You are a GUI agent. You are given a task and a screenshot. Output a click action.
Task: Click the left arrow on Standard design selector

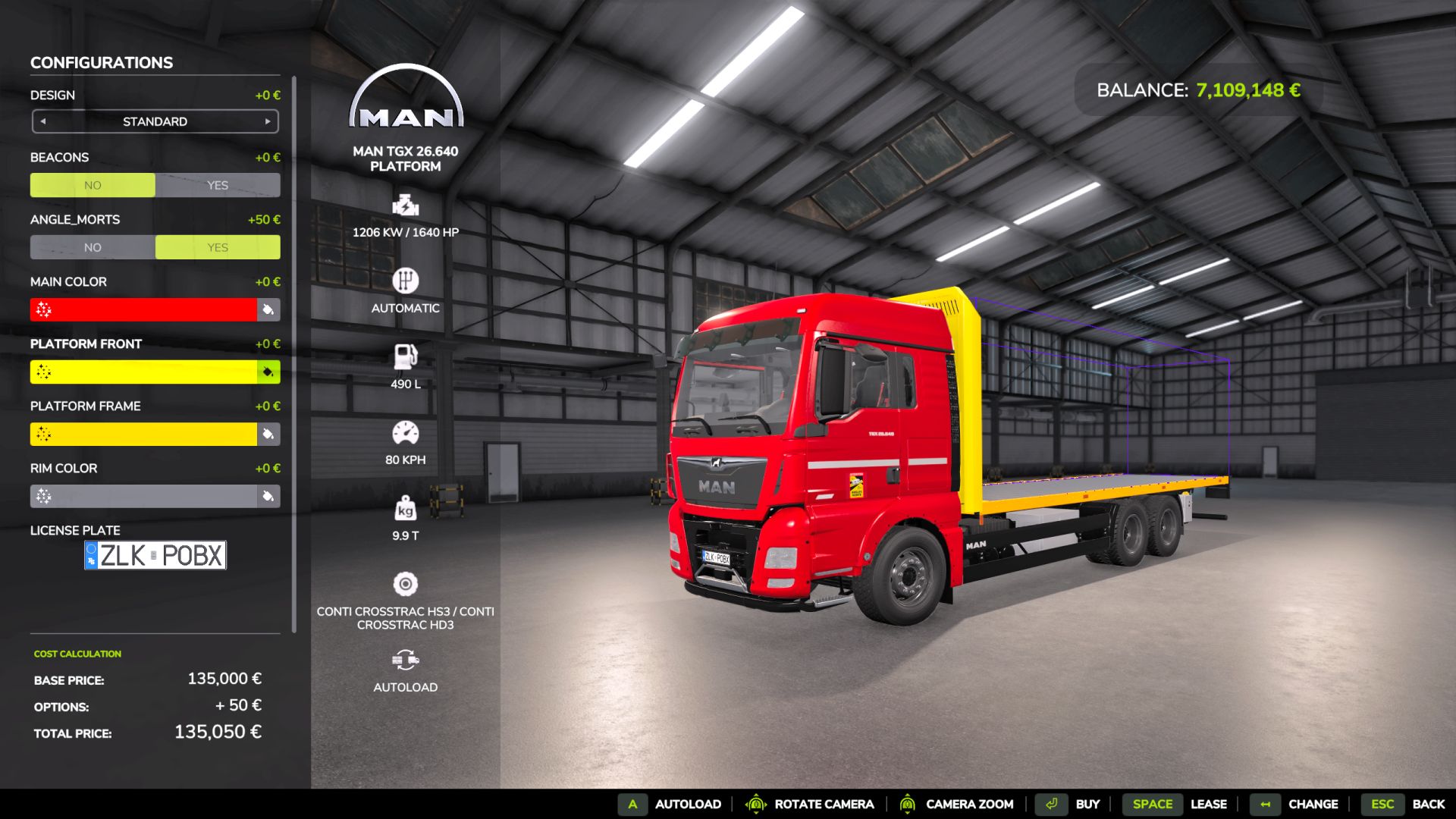point(42,121)
